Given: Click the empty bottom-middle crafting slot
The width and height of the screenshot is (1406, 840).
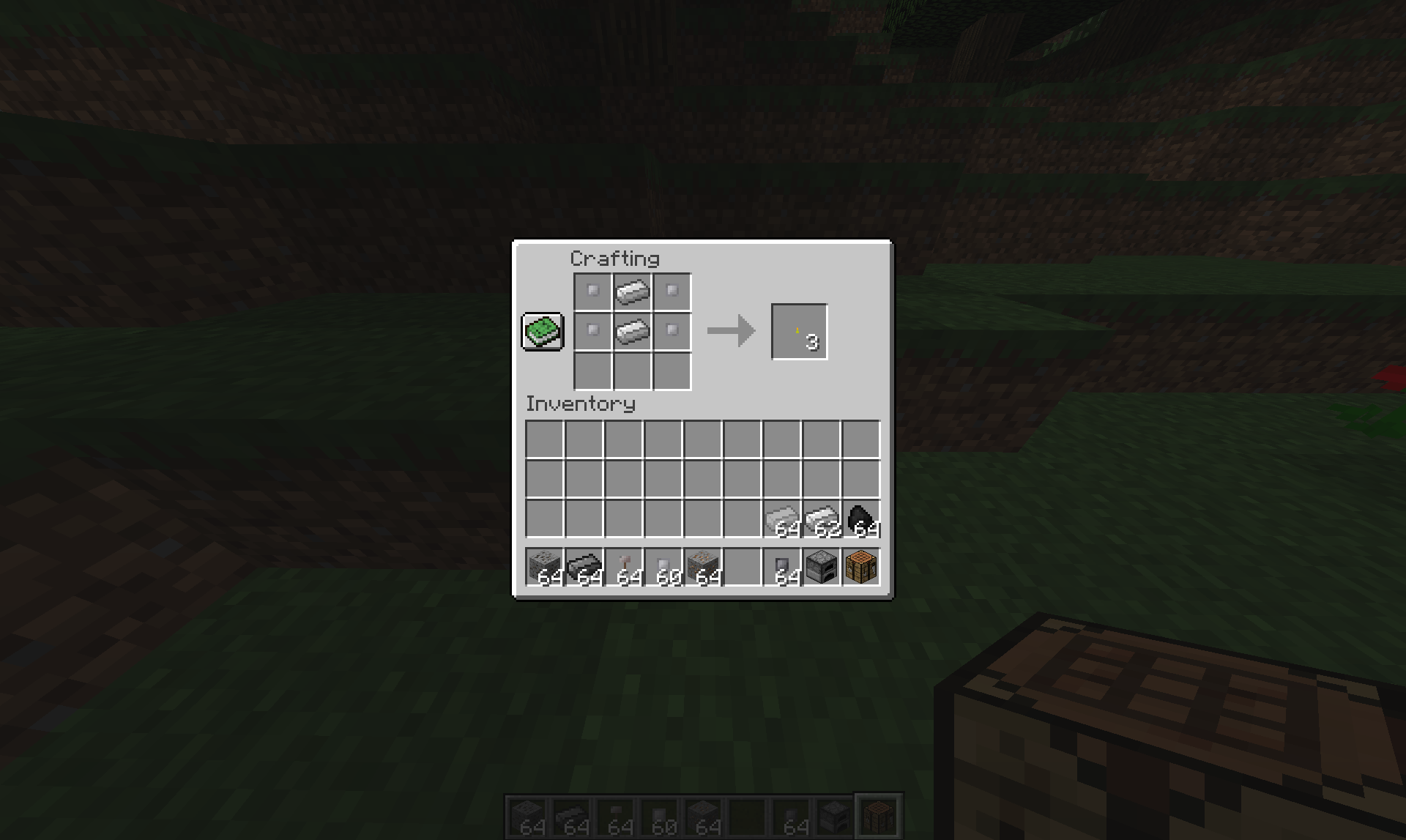Looking at the screenshot, I should point(631,371).
